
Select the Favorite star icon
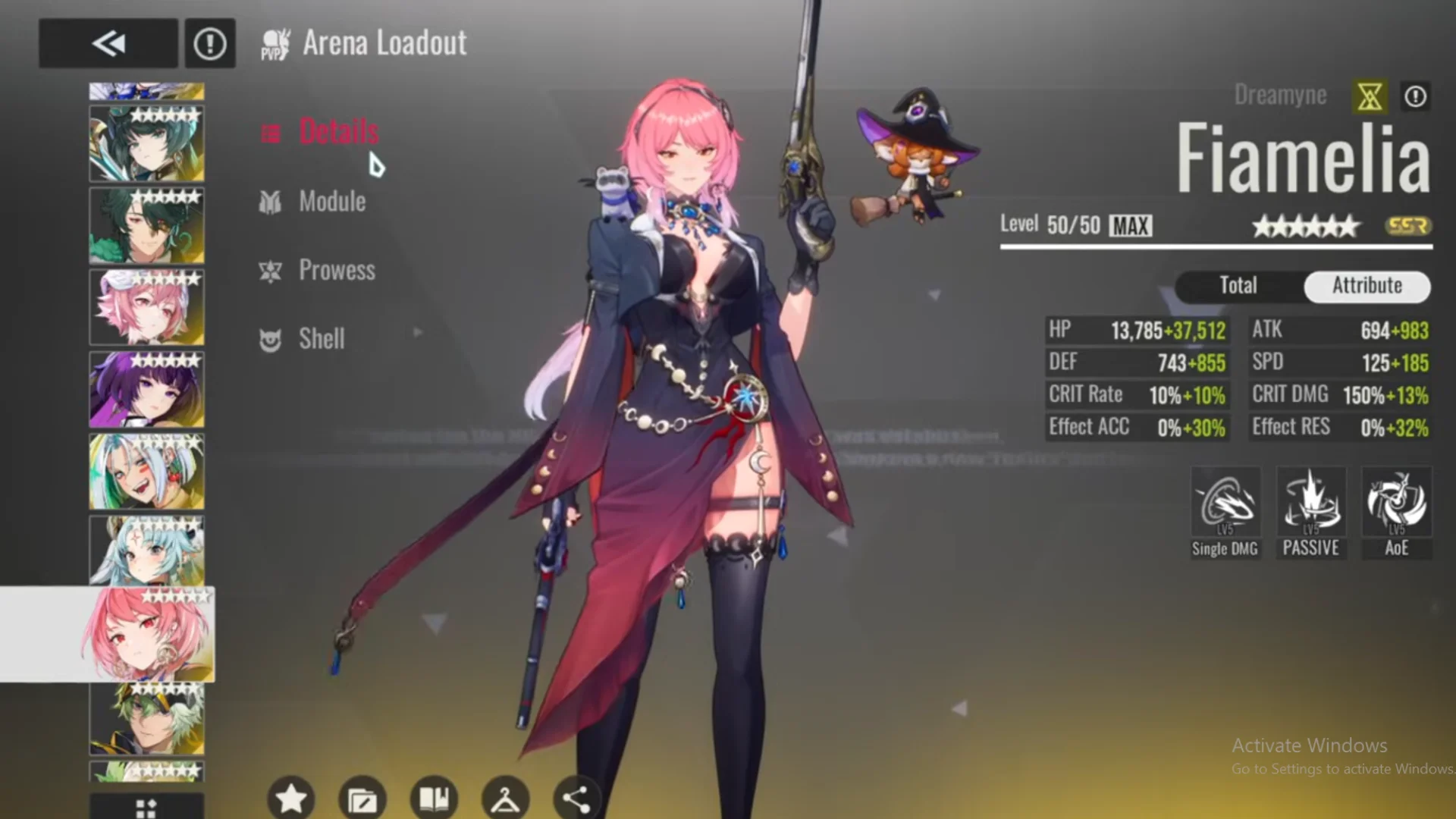(x=290, y=797)
